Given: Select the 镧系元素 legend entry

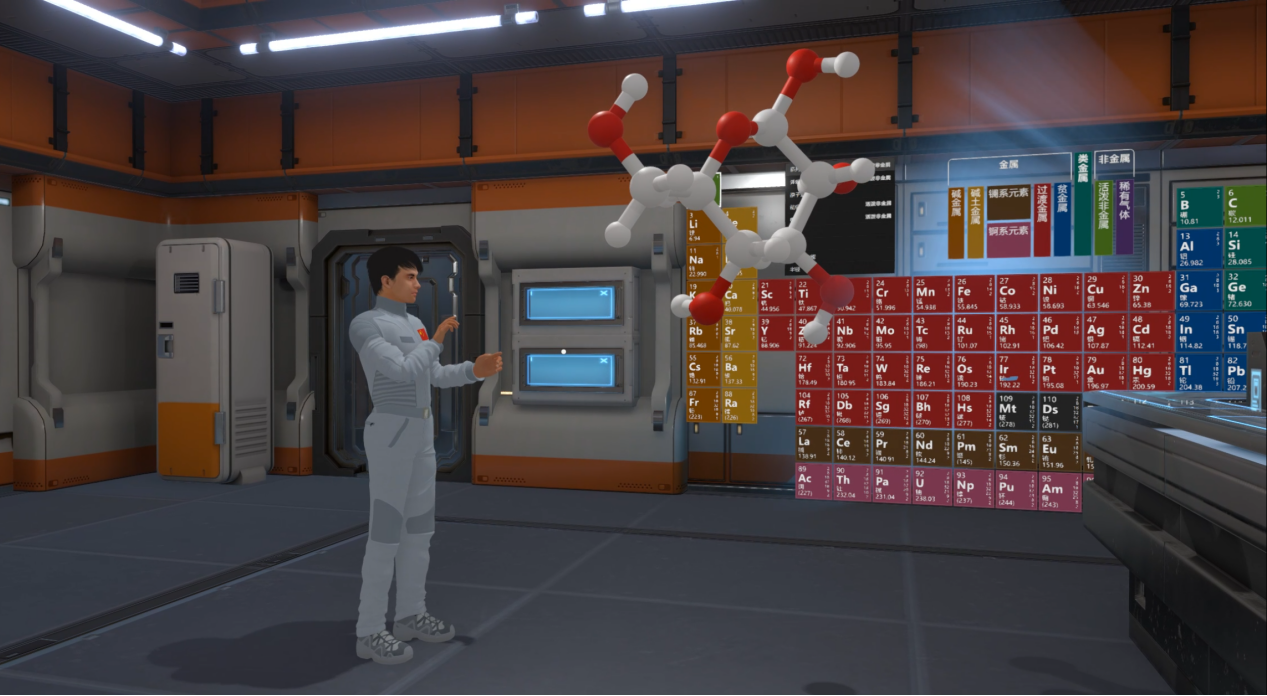Looking at the screenshot, I should (x=1008, y=194).
